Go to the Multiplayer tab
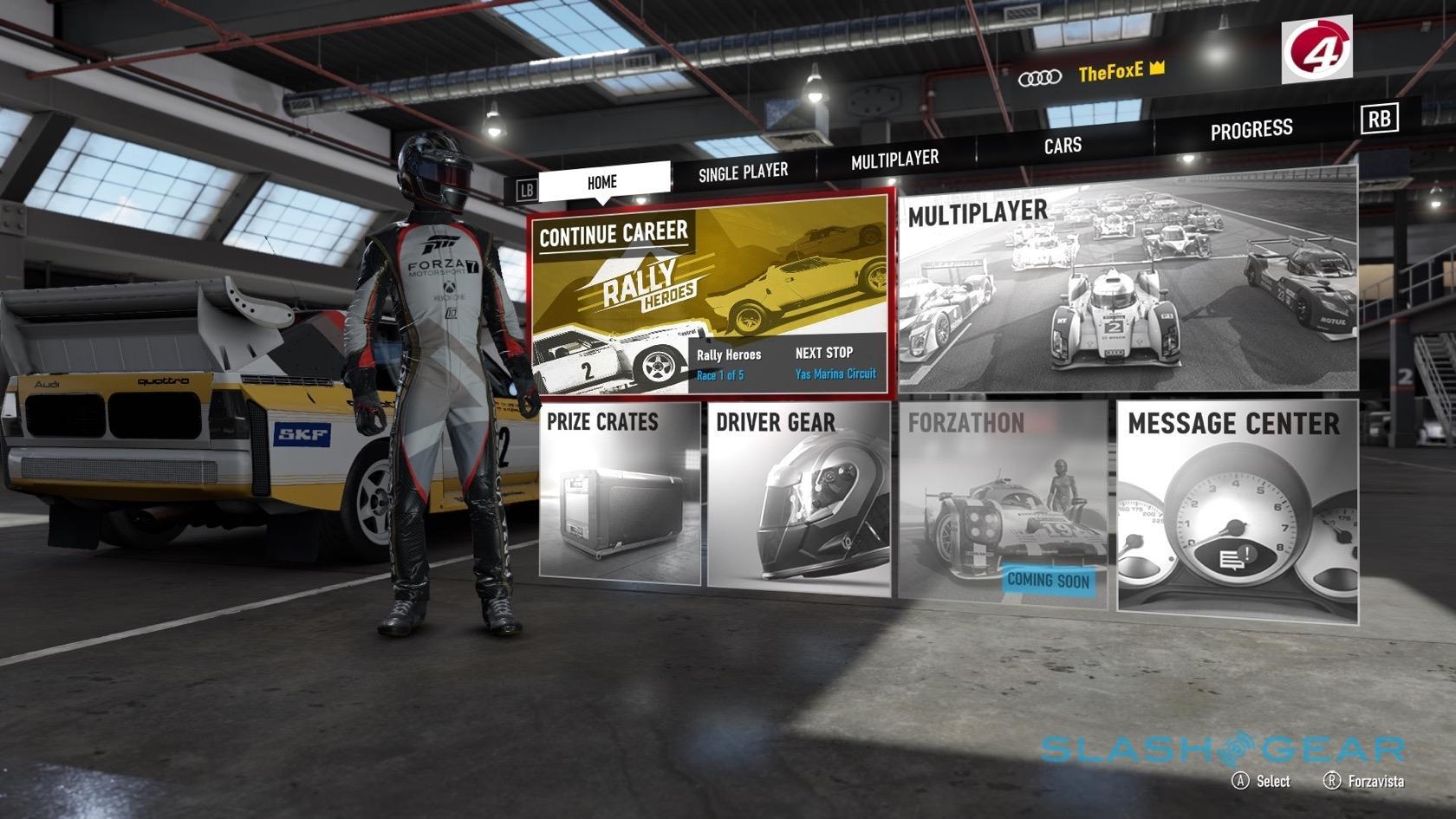 tap(894, 159)
